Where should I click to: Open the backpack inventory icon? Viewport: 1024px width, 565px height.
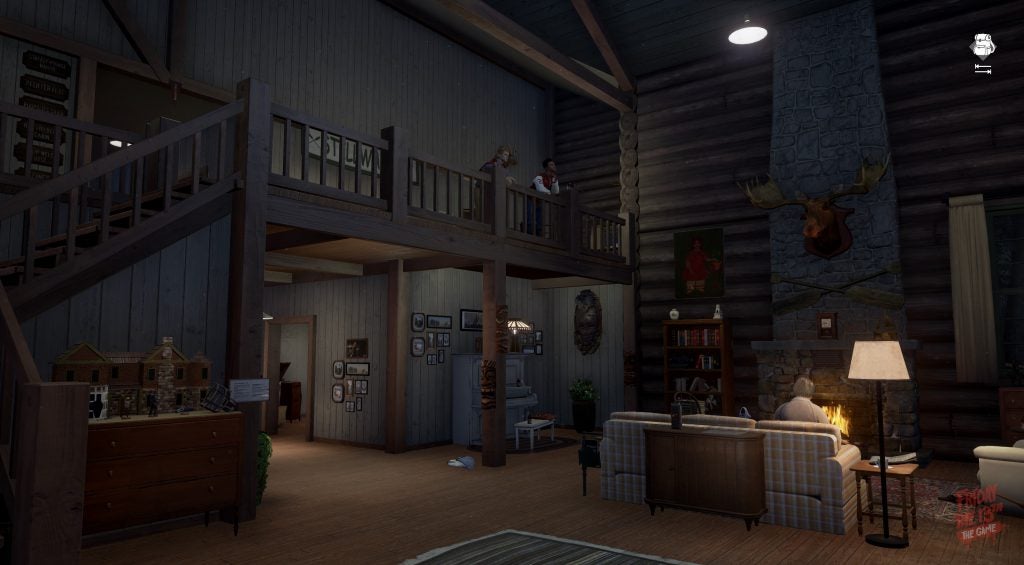[x=981, y=46]
